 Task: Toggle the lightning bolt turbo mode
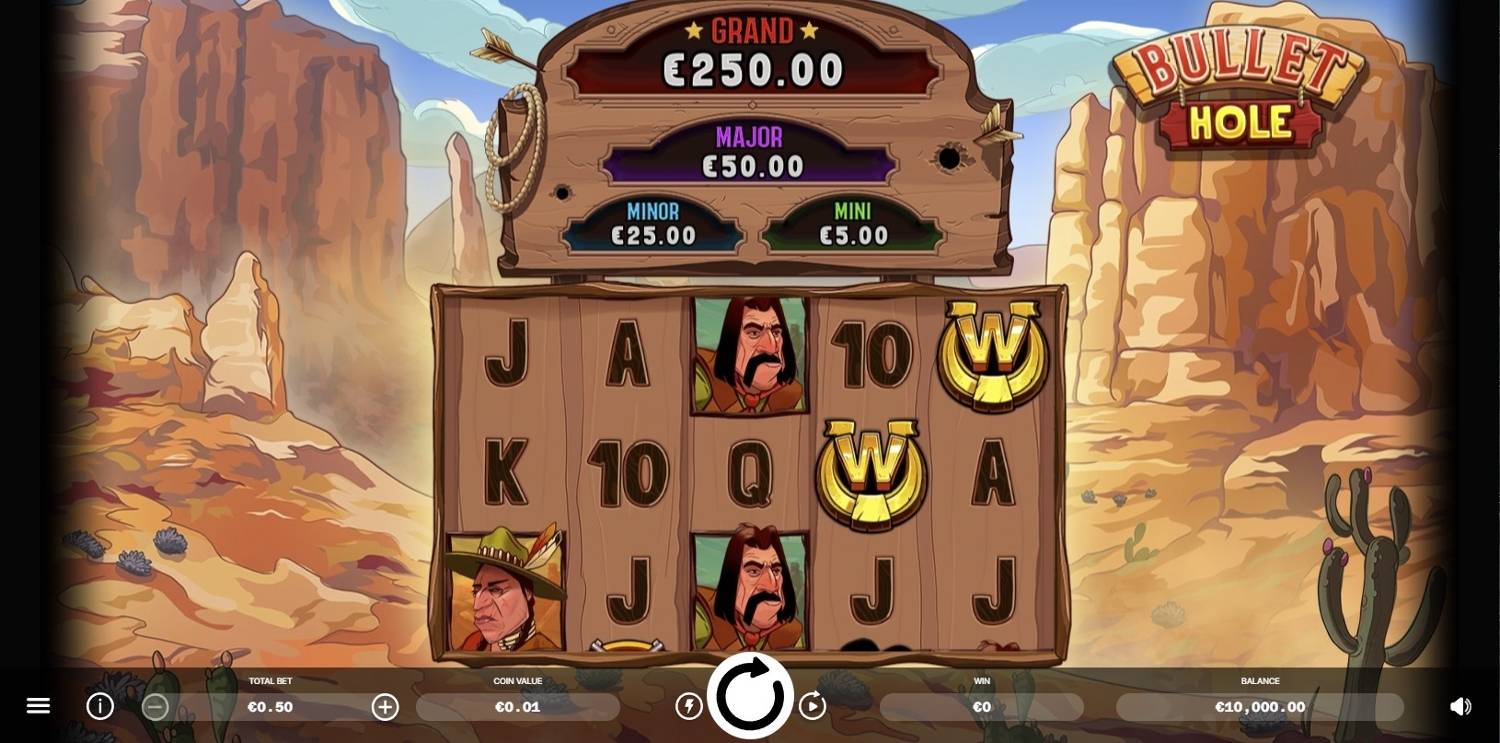click(689, 706)
